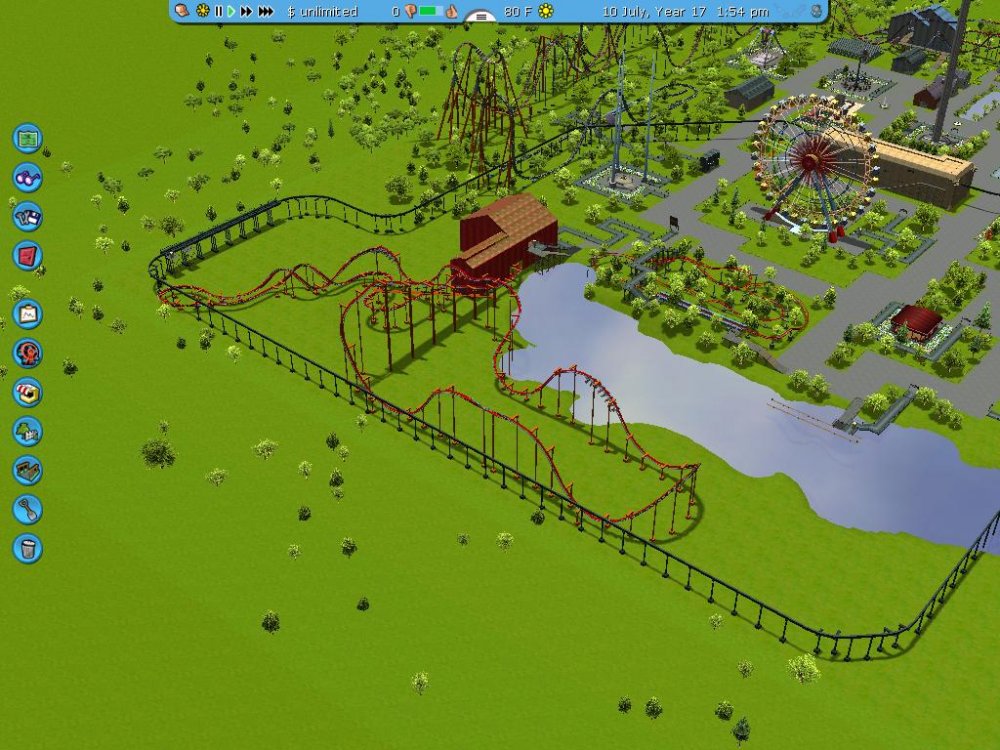The width and height of the screenshot is (1000, 750).
Task: Set game speed to double fast-forward
Action: coord(246,11)
